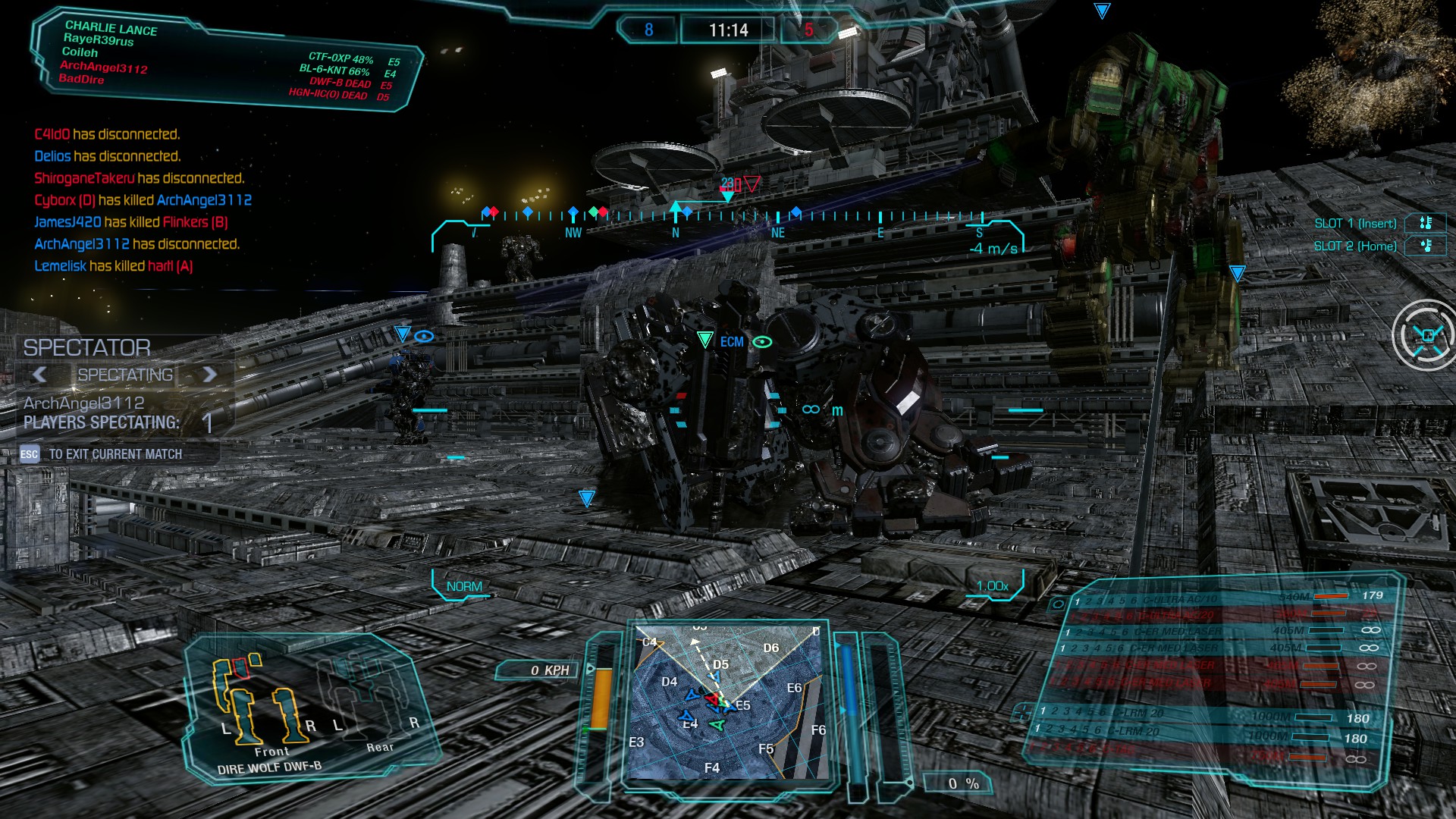Activate the Slot 2 consumable icon
This screenshot has height=819, width=1456.
[1425, 246]
